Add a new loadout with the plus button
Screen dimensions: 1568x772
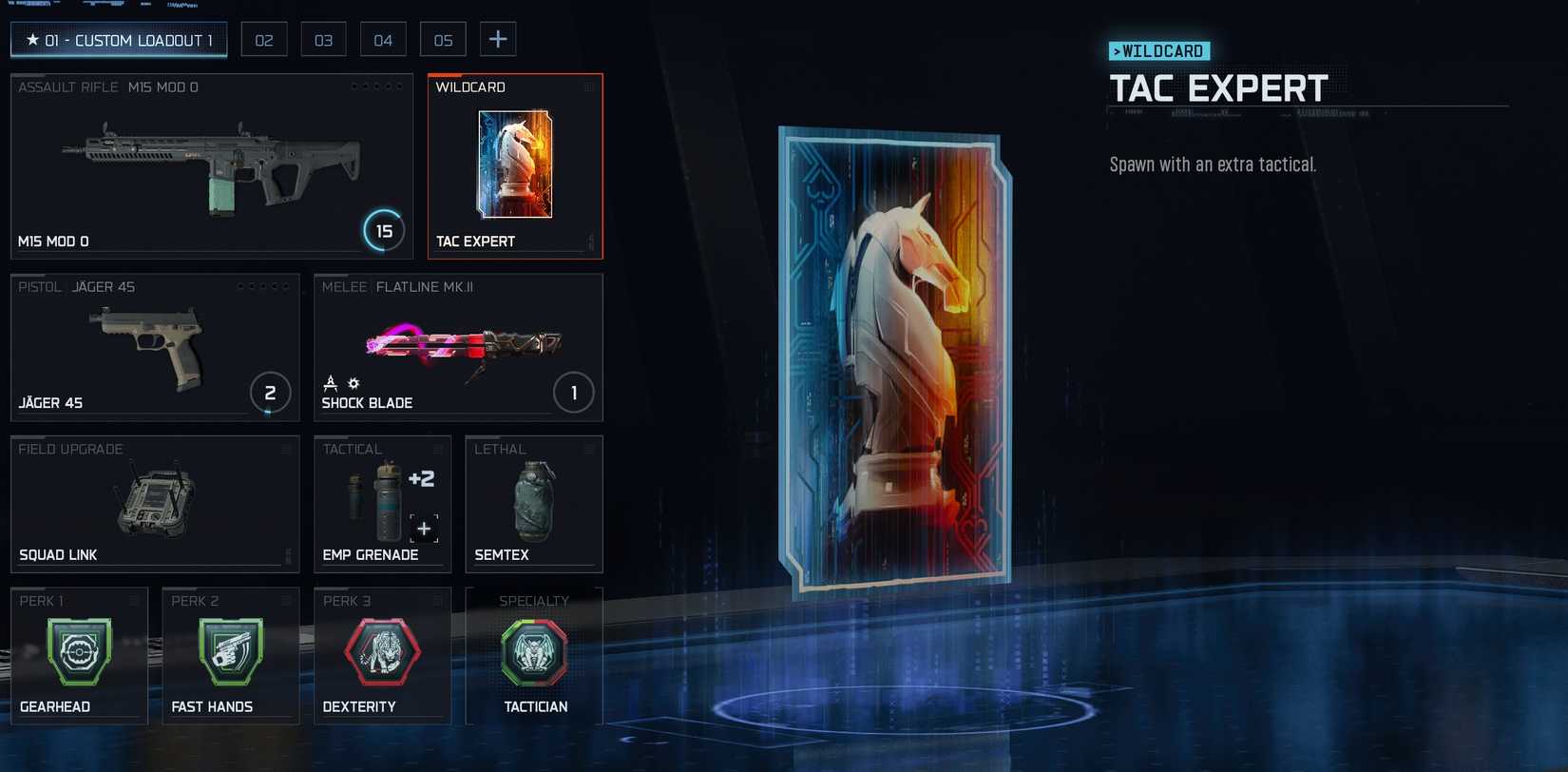tap(498, 40)
